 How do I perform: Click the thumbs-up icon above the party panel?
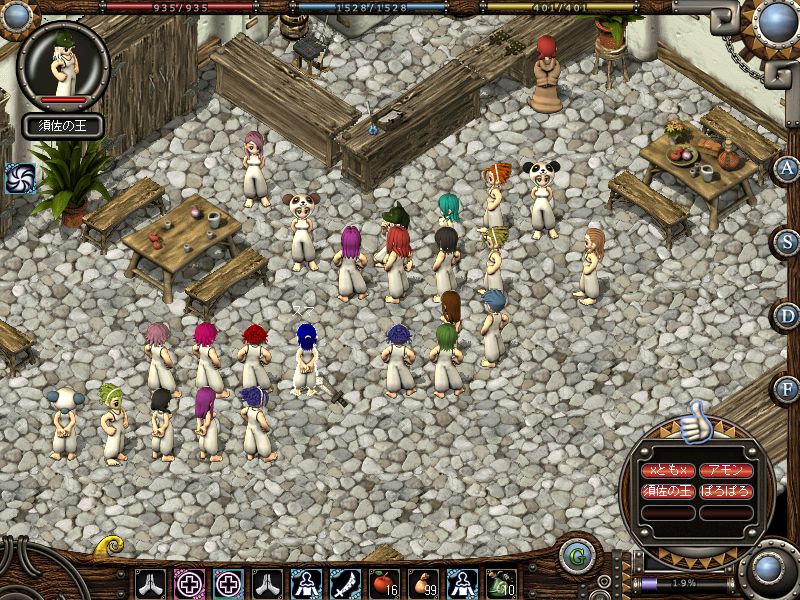click(696, 423)
